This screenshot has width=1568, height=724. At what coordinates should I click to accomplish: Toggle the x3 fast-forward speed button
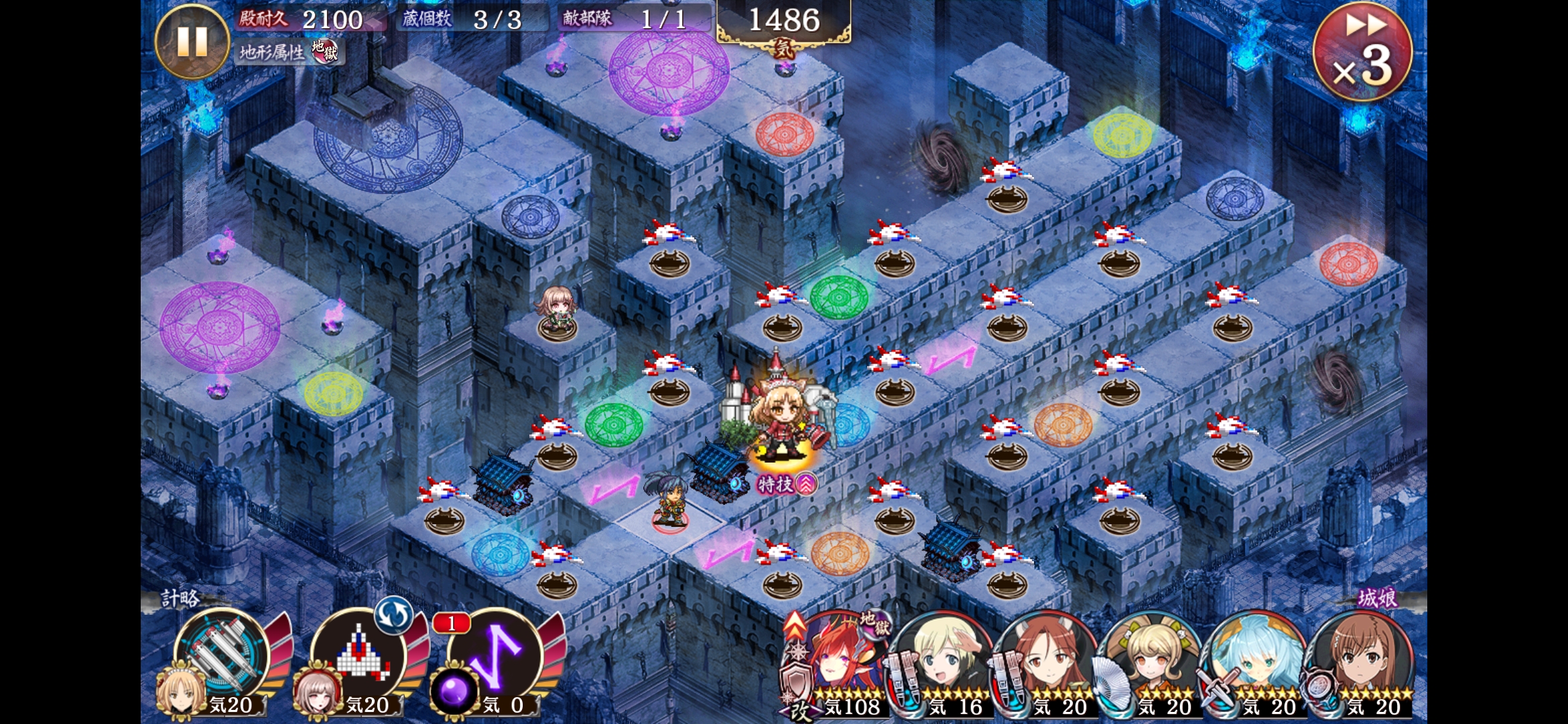(1362, 52)
